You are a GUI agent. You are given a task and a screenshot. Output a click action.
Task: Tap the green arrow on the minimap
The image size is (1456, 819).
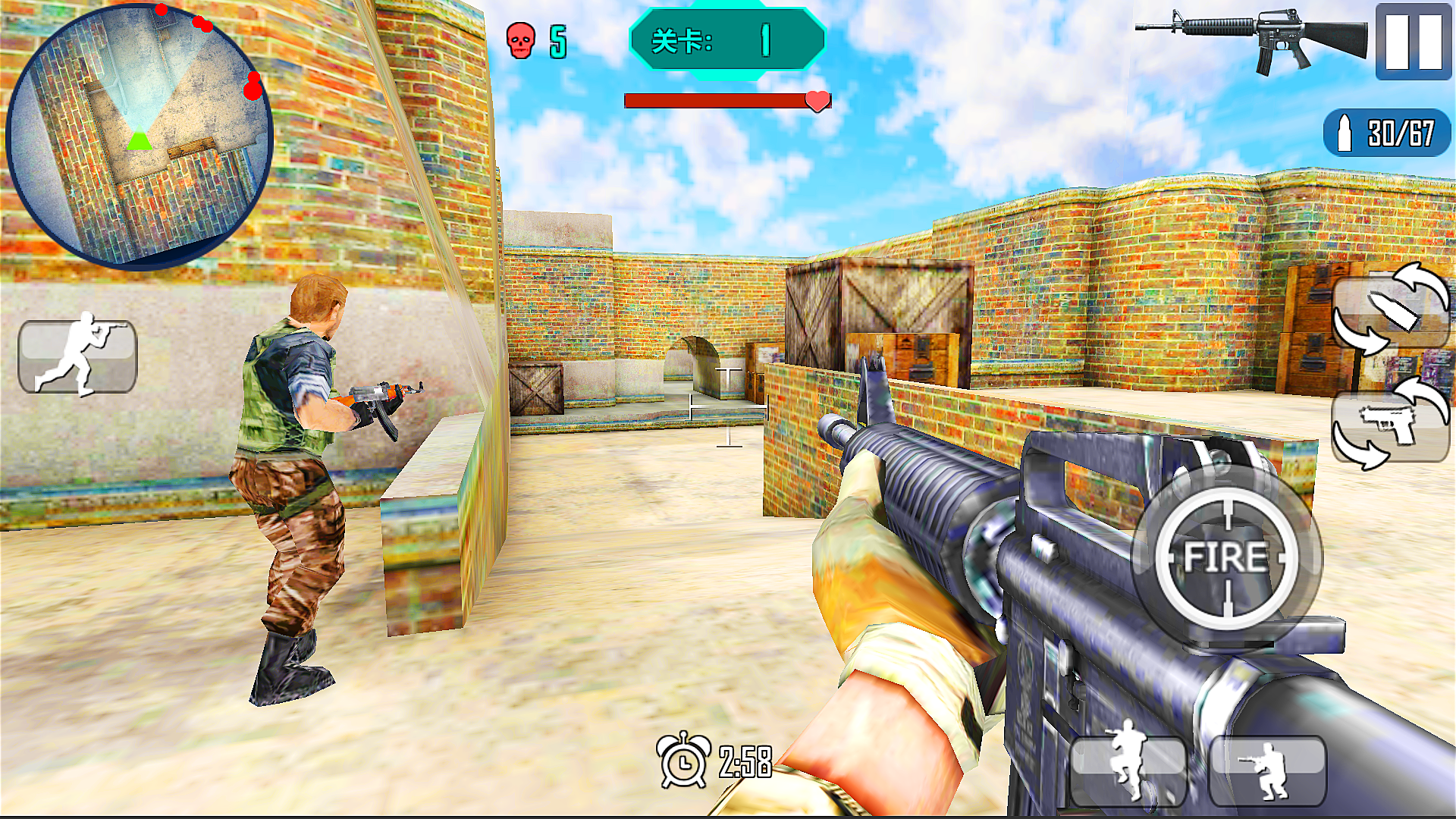coord(139,140)
